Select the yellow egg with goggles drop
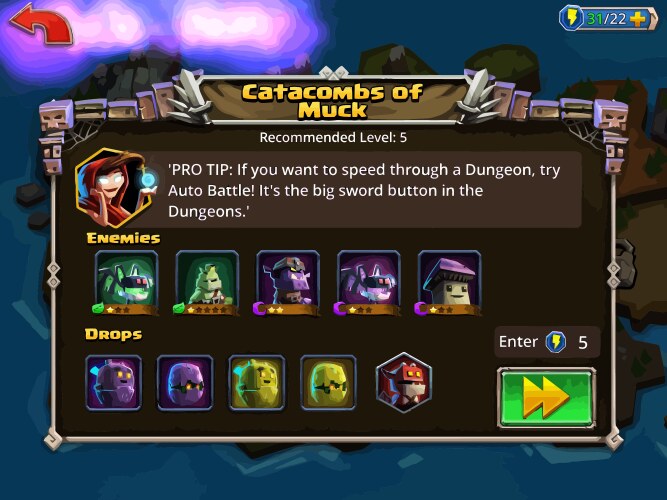Screen dimensions: 667x500 329,382
